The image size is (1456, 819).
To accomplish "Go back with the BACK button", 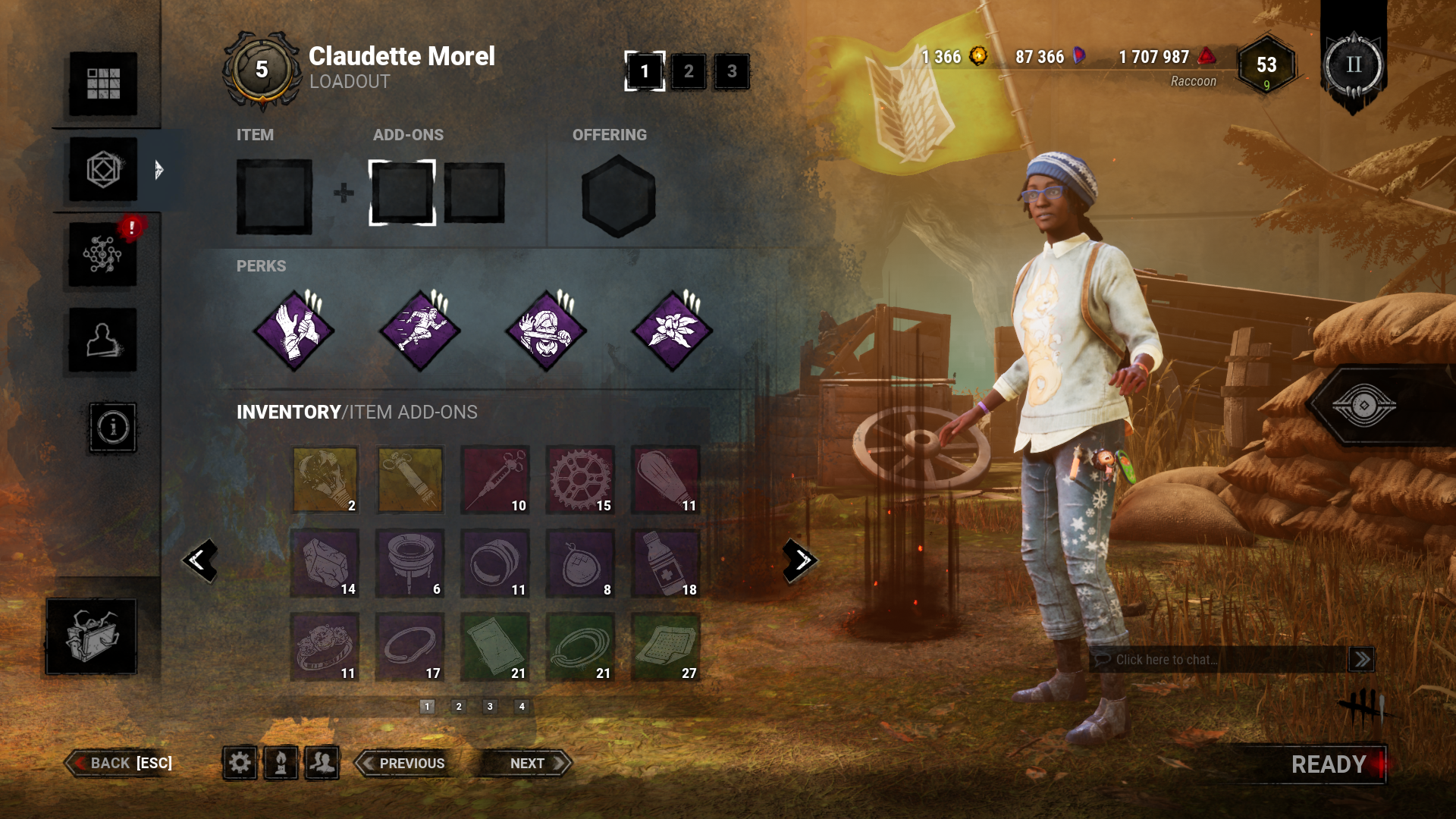I will (121, 763).
